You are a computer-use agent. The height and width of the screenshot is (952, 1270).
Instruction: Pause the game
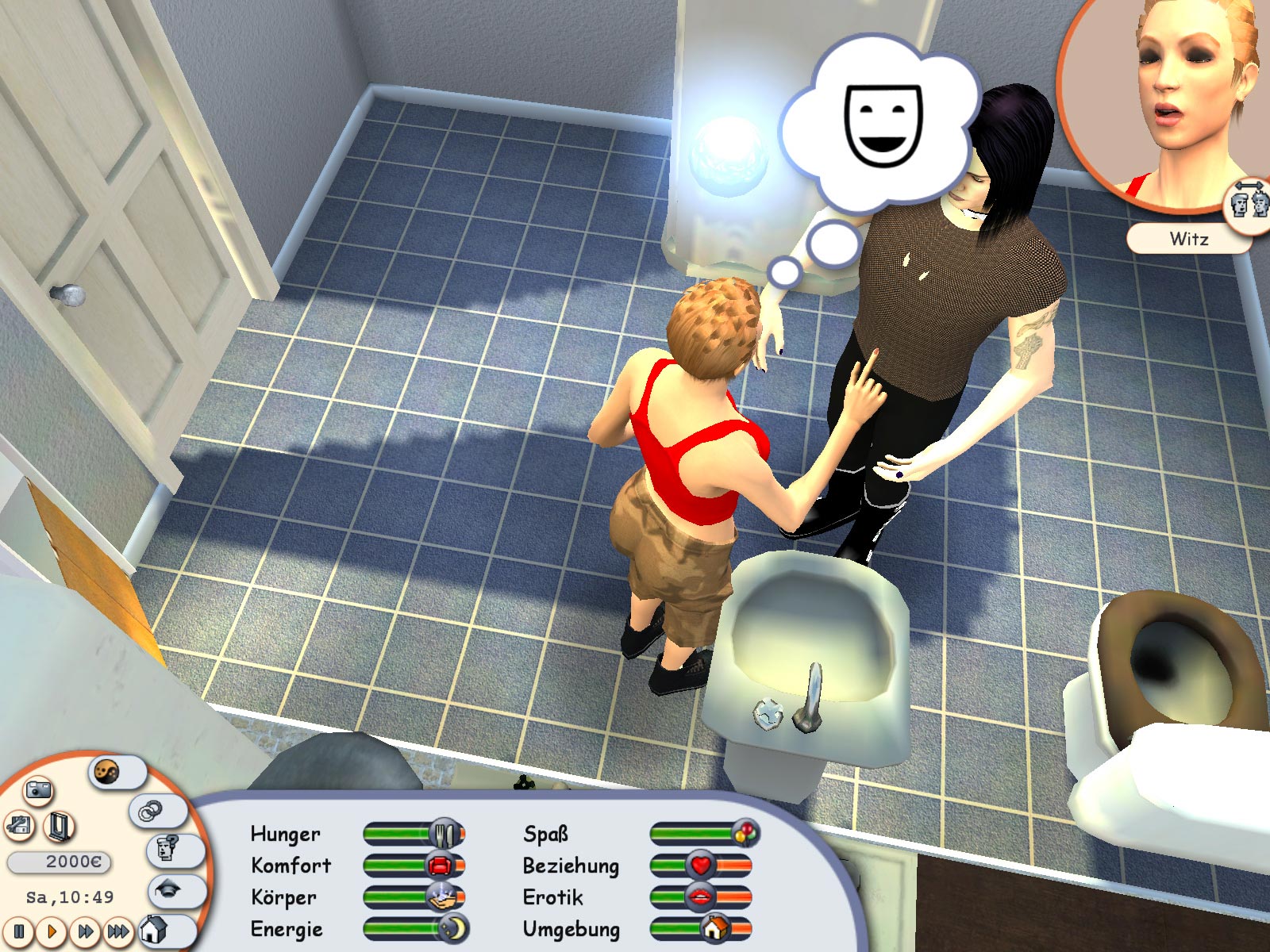click(18, 933)
